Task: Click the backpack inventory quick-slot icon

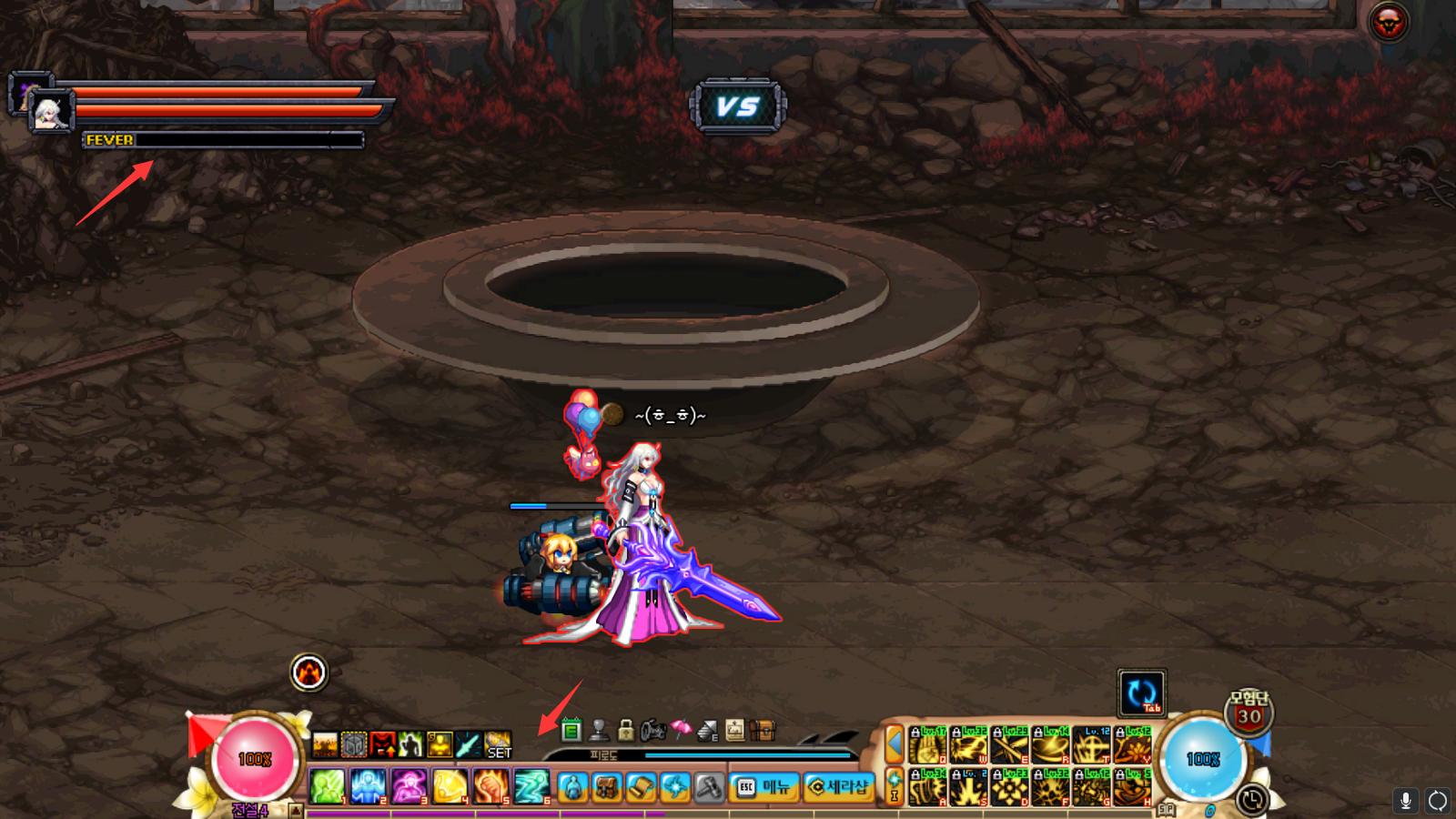Action: (606, 788)
